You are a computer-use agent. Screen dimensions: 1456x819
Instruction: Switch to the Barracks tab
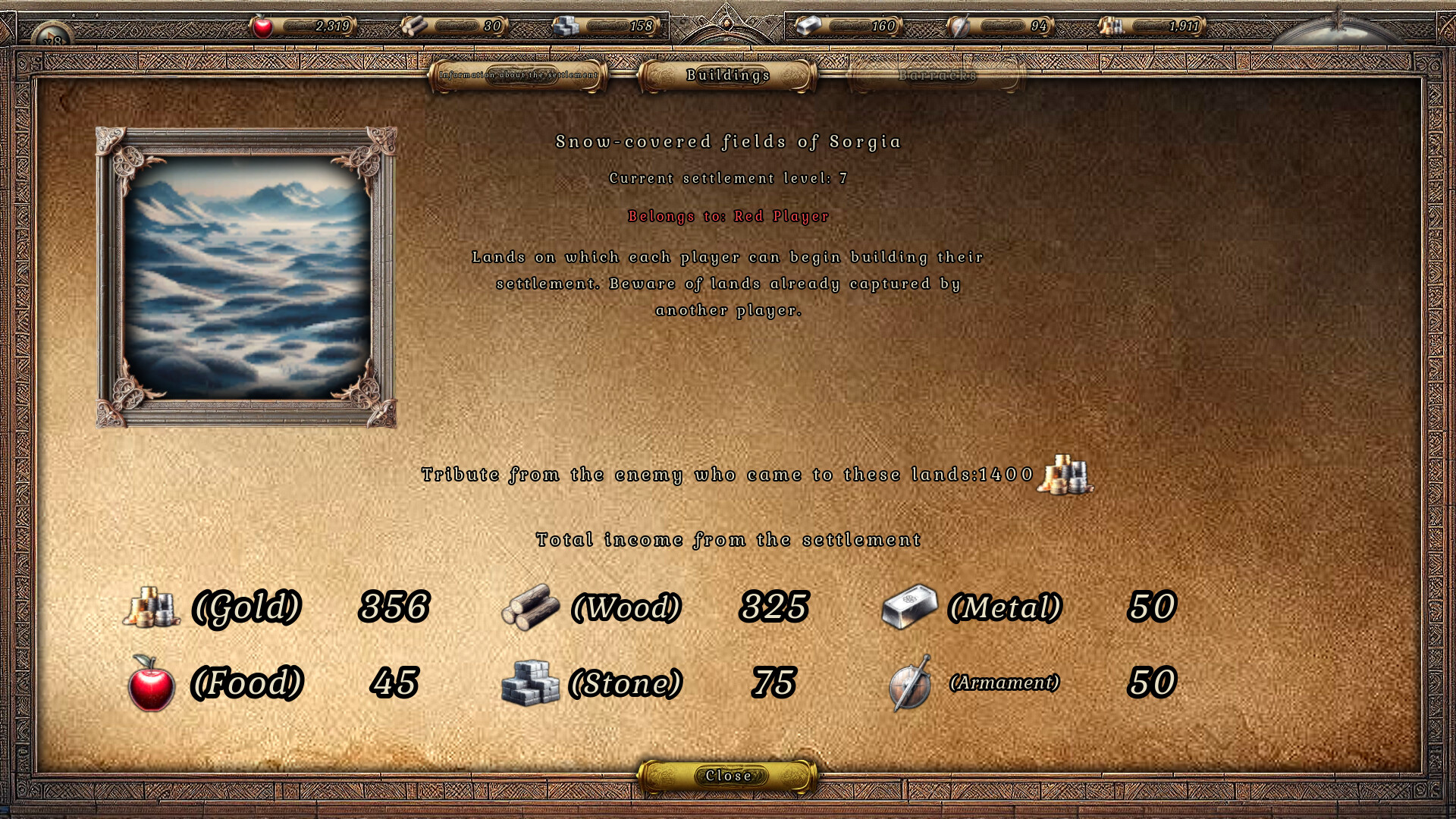click(937, 75)
